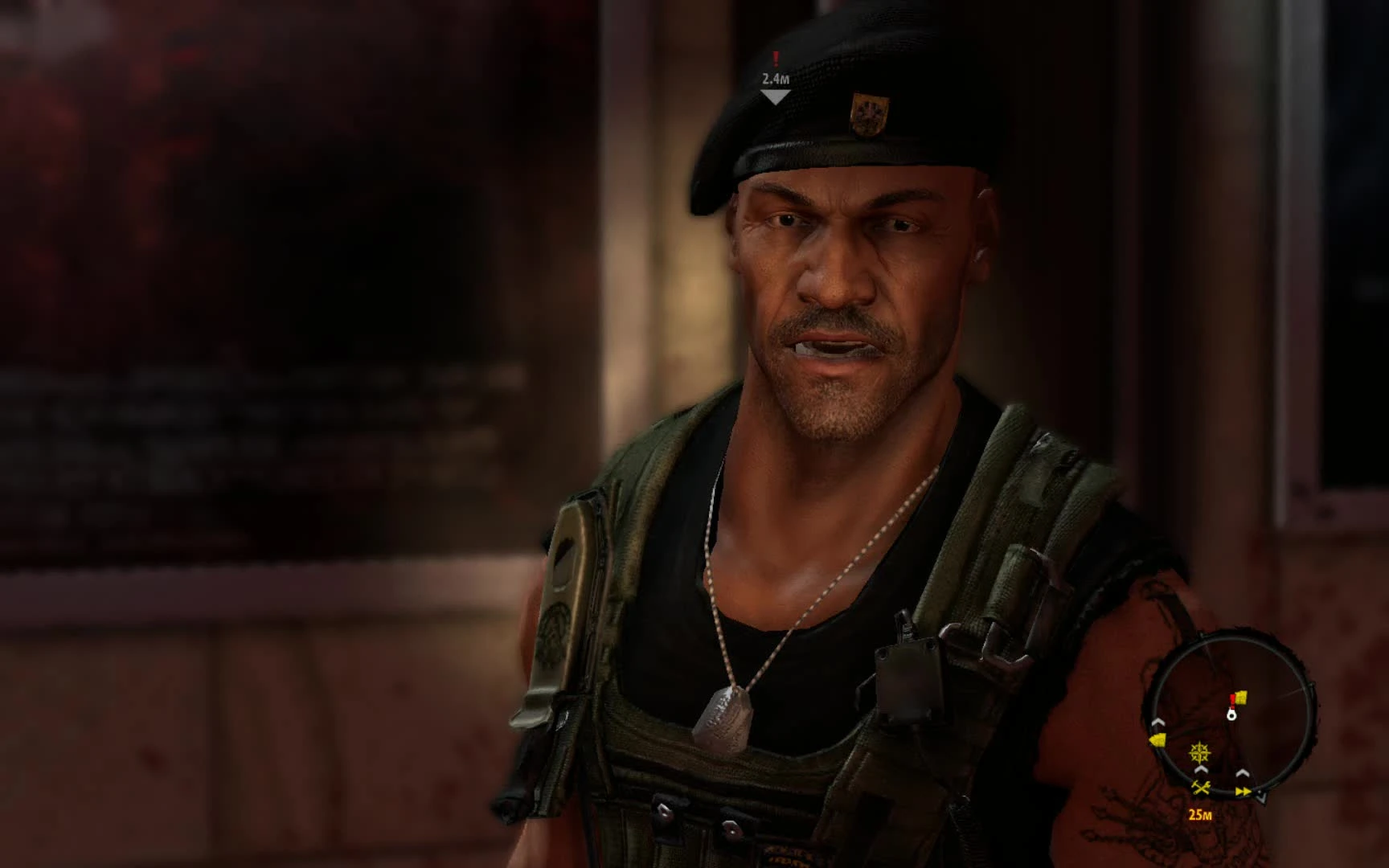
Task: Click the 2.4M distance label above the character
Action: tap(776, 79)
